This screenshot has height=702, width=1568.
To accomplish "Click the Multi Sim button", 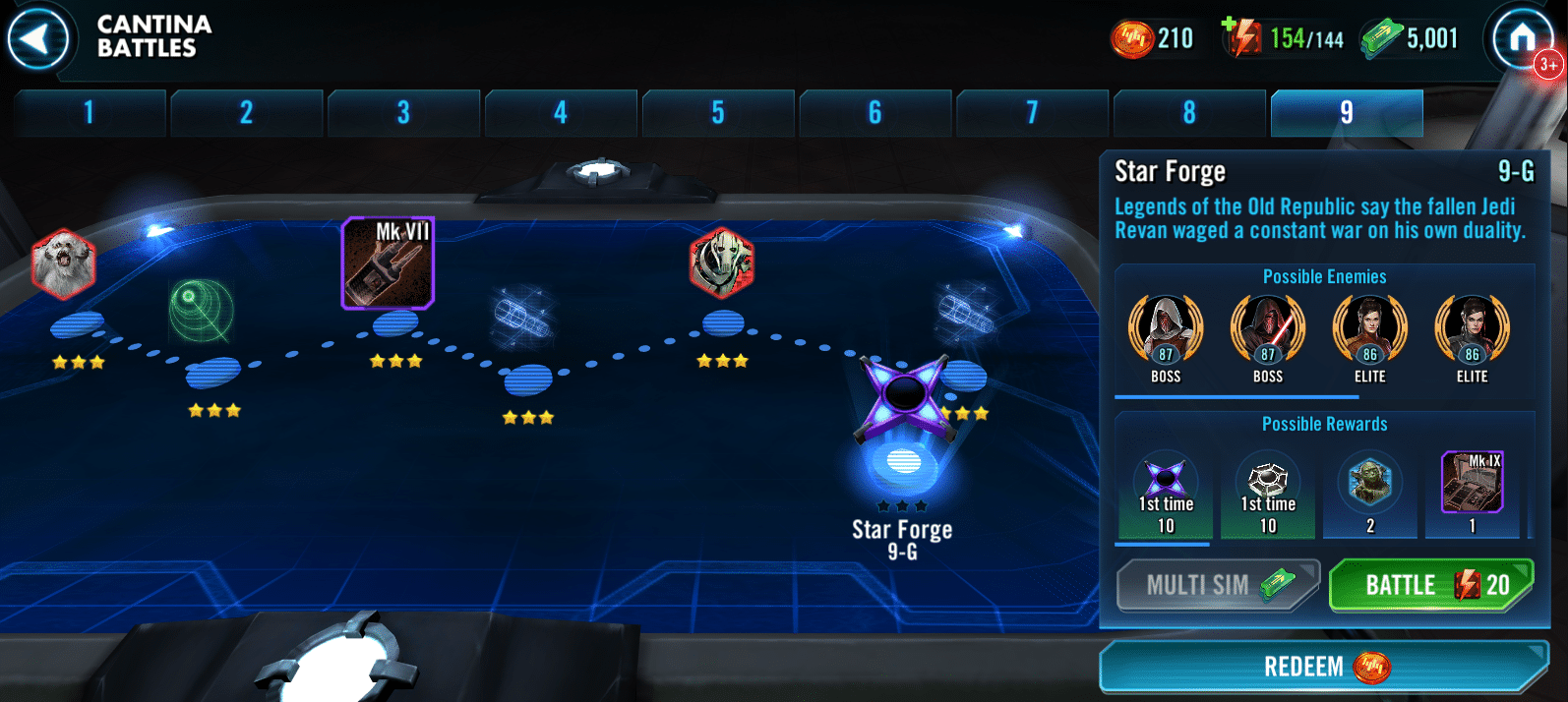I will coord(1217,585).
